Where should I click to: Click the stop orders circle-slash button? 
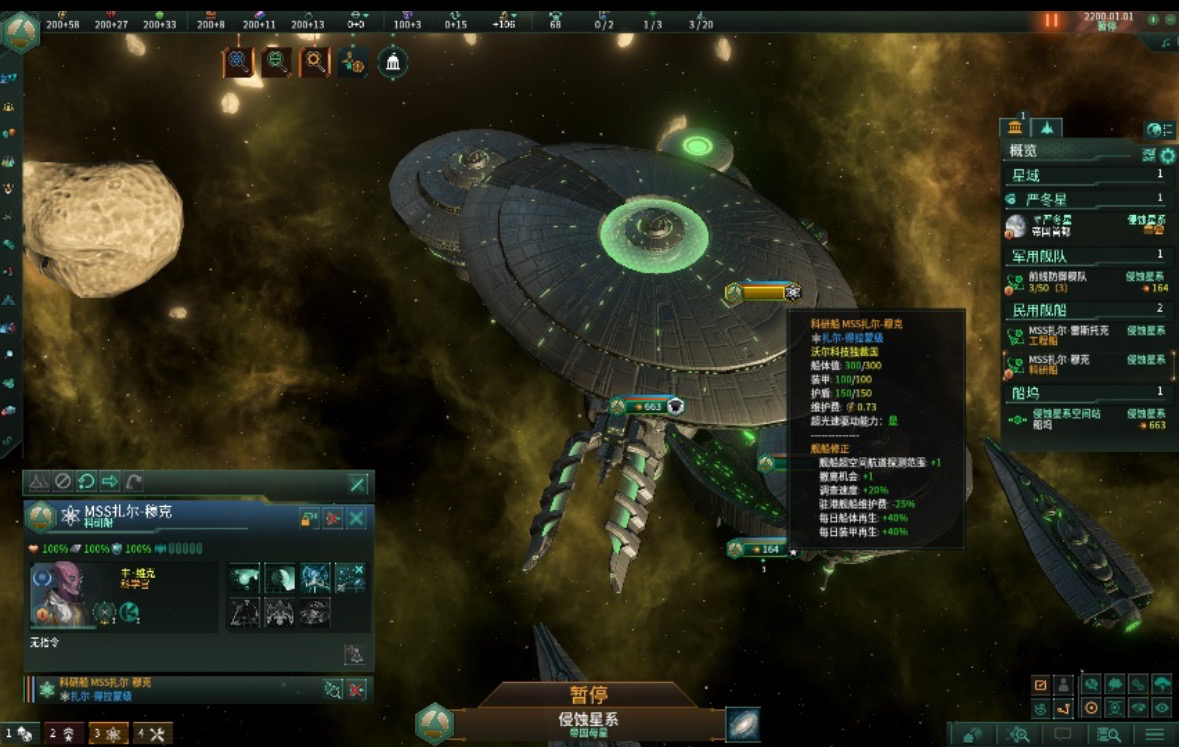pyautogui.click(x=62, y=482)
